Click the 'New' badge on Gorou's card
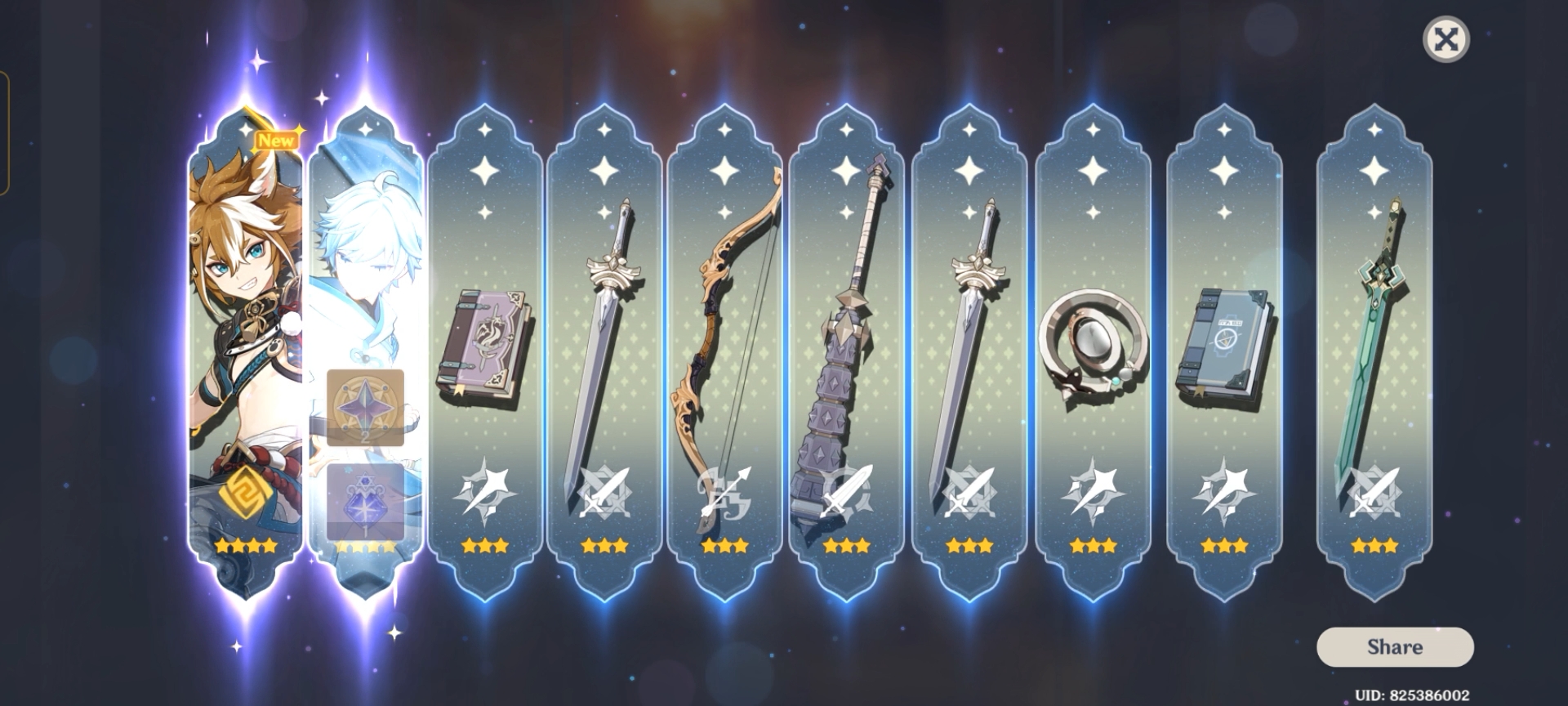The width and height of the screenshot is (1568, 706). (278, 139)
